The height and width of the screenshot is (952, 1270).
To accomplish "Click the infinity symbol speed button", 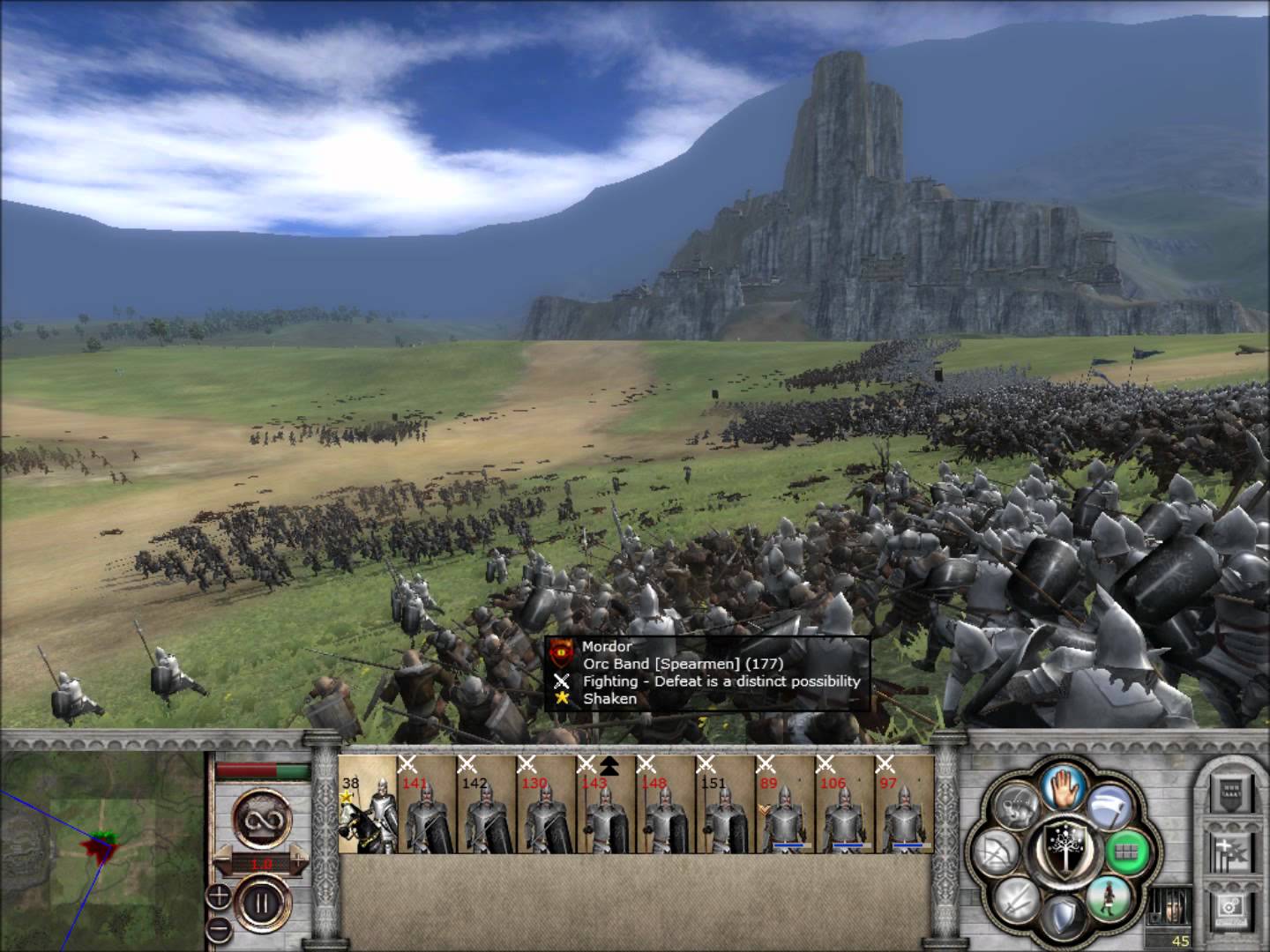I will coord(262,814).
